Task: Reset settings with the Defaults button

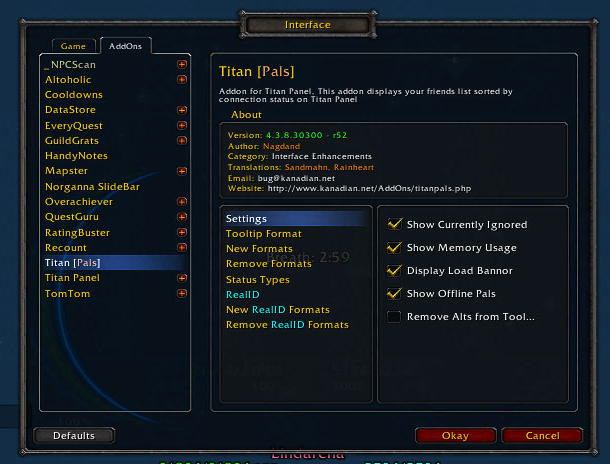Action: pos(74,436)
